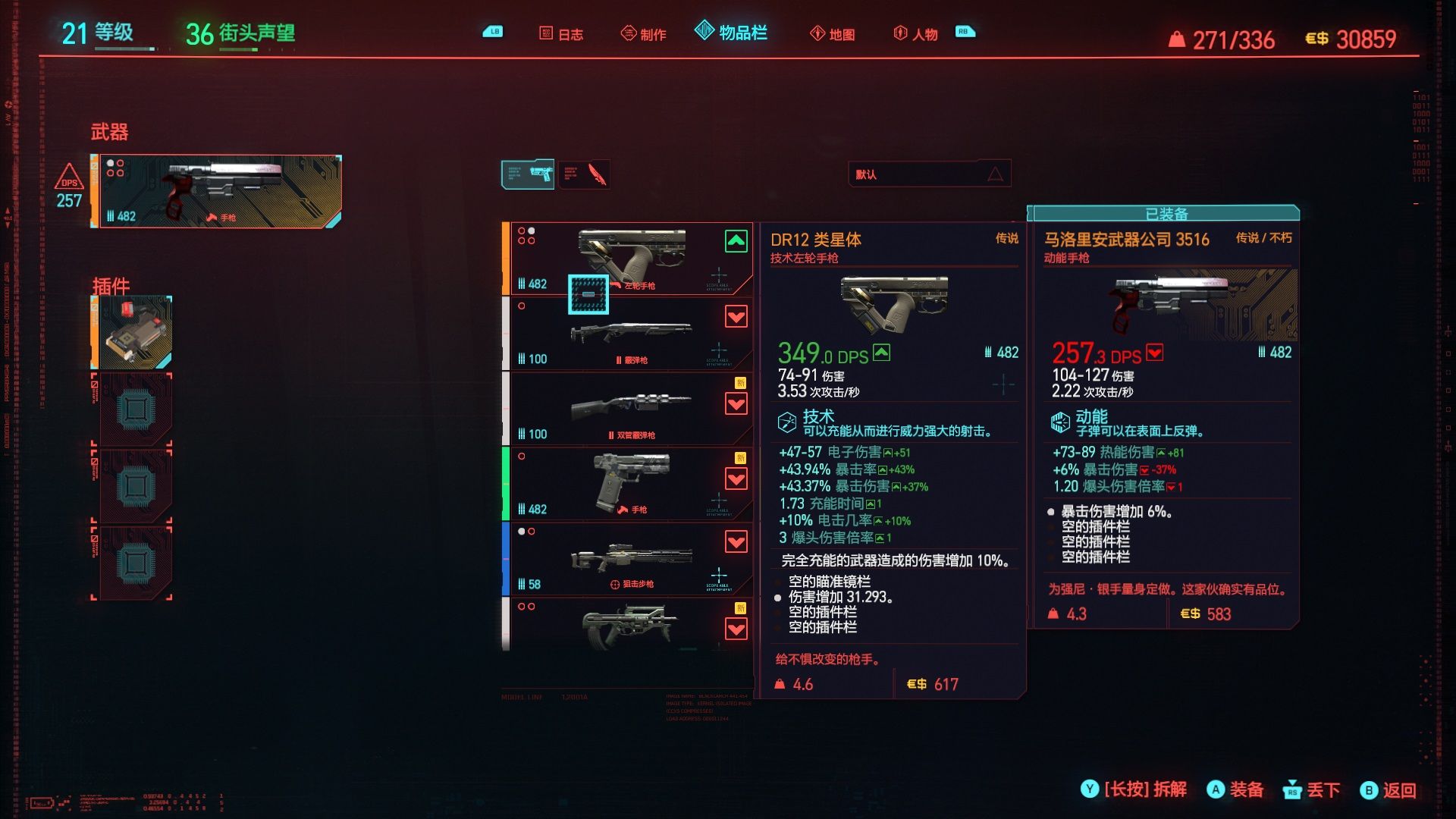1456x819 pixels.
Task: Switch to the 制作 crafting tab
Action: tap(644, 34)
